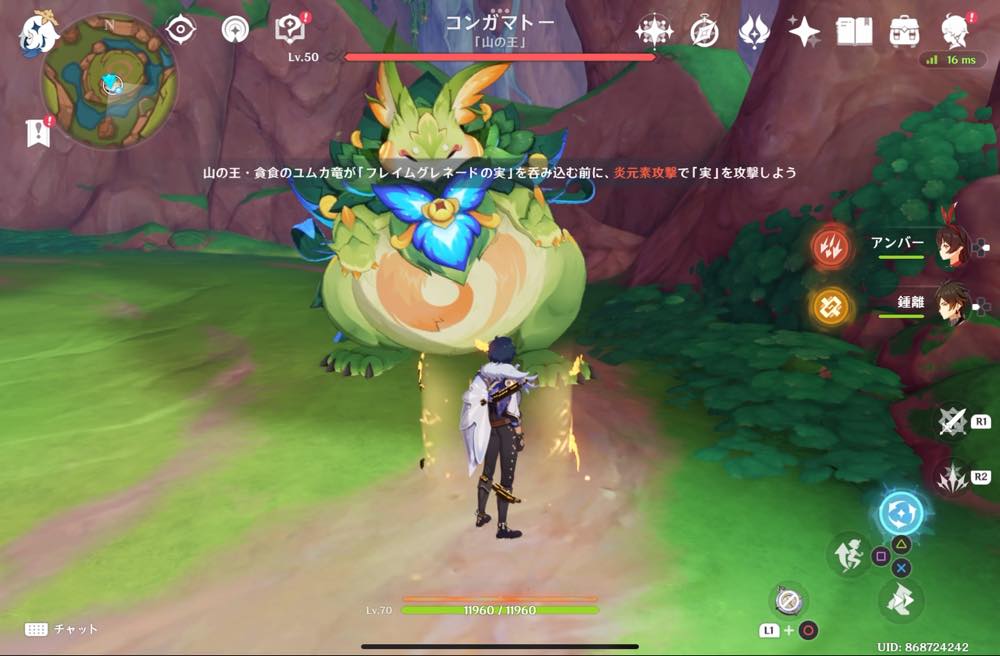The width and height of the screenshot is (1000, 656).
Task: Open the compass icon in the top bar
Action: pos(704,31)
